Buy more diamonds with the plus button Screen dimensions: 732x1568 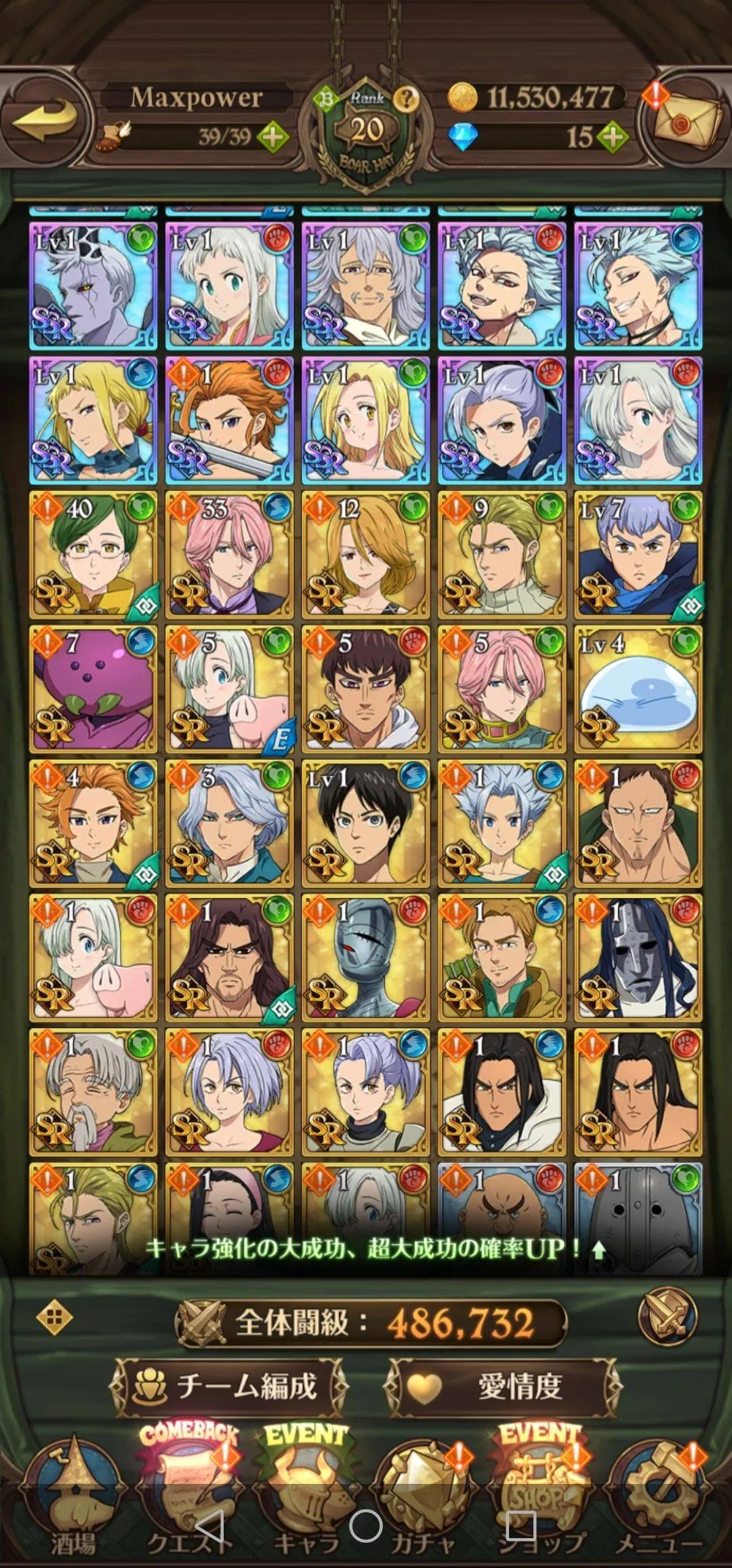coord(612,138)
